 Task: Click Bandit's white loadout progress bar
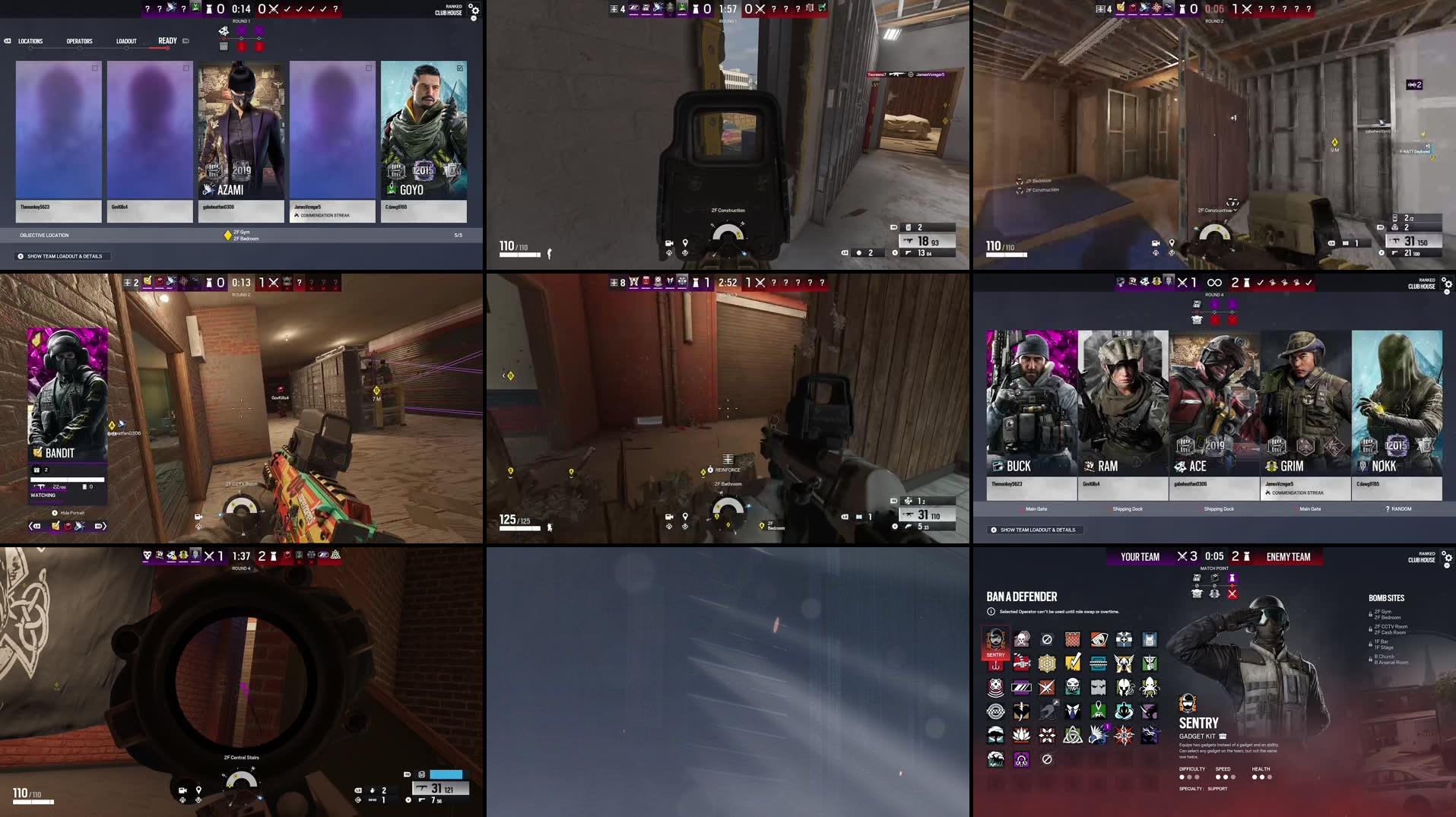click(67, 480)
